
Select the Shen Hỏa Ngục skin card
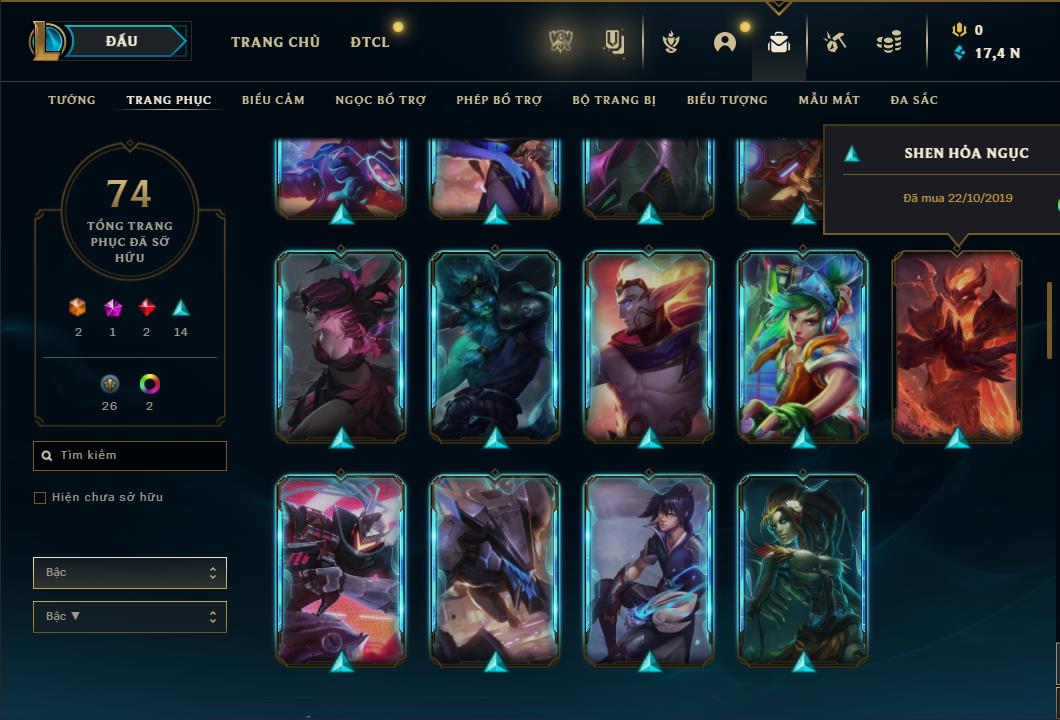coord(957,345)
